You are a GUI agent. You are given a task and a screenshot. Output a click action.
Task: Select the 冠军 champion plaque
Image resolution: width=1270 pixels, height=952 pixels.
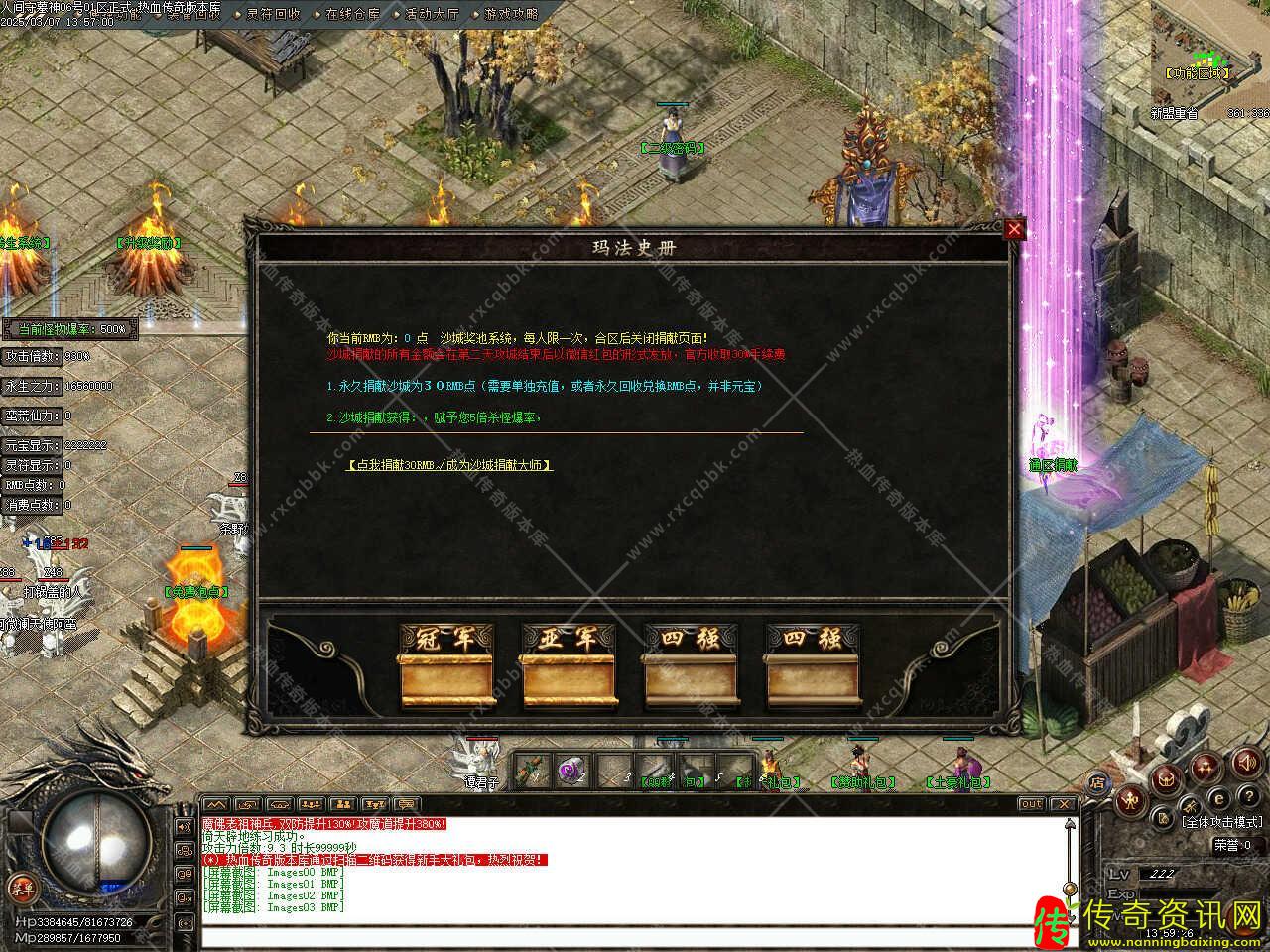(x=444, y=664)
